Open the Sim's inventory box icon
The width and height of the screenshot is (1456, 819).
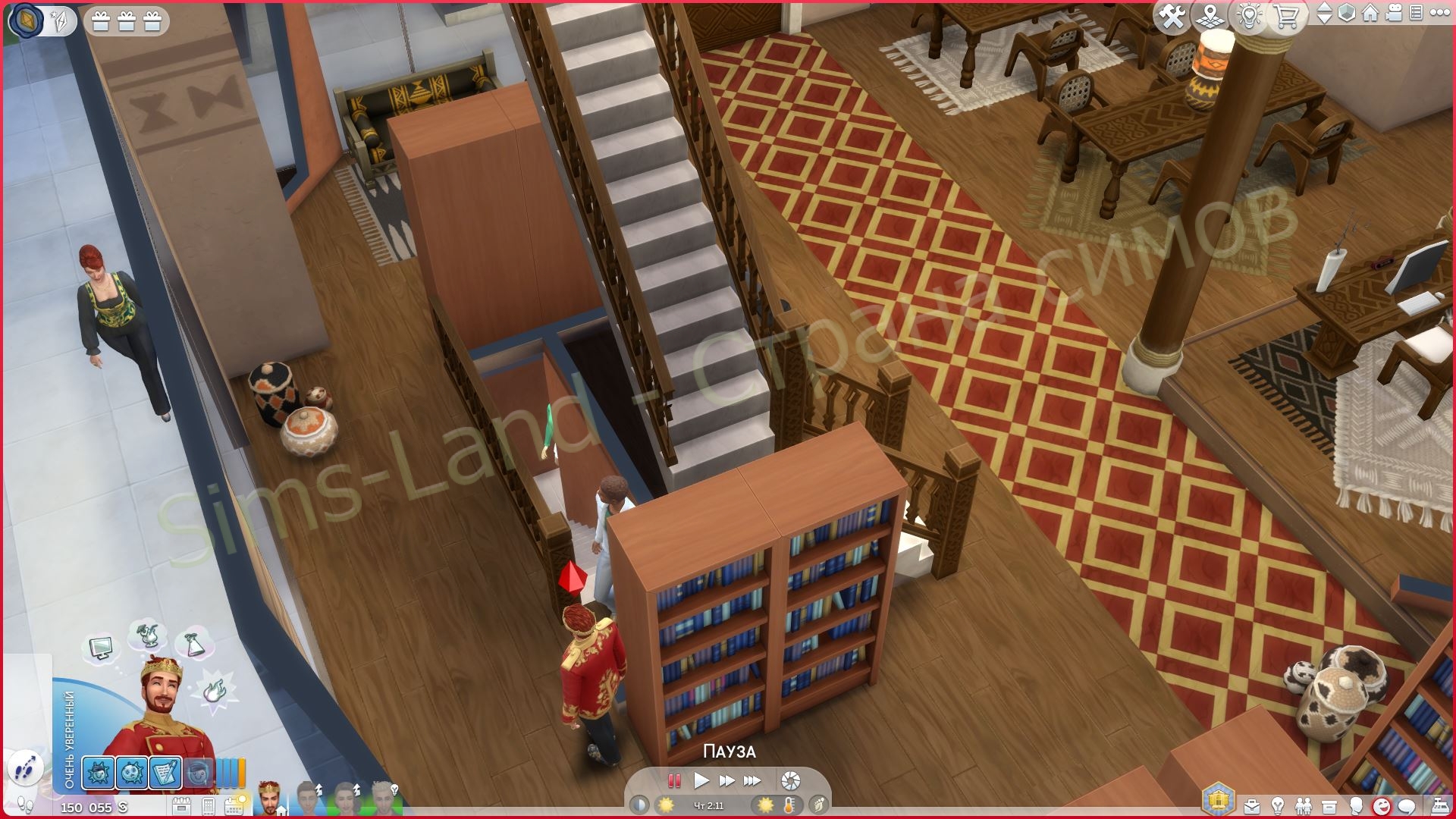click(1329, 805)
